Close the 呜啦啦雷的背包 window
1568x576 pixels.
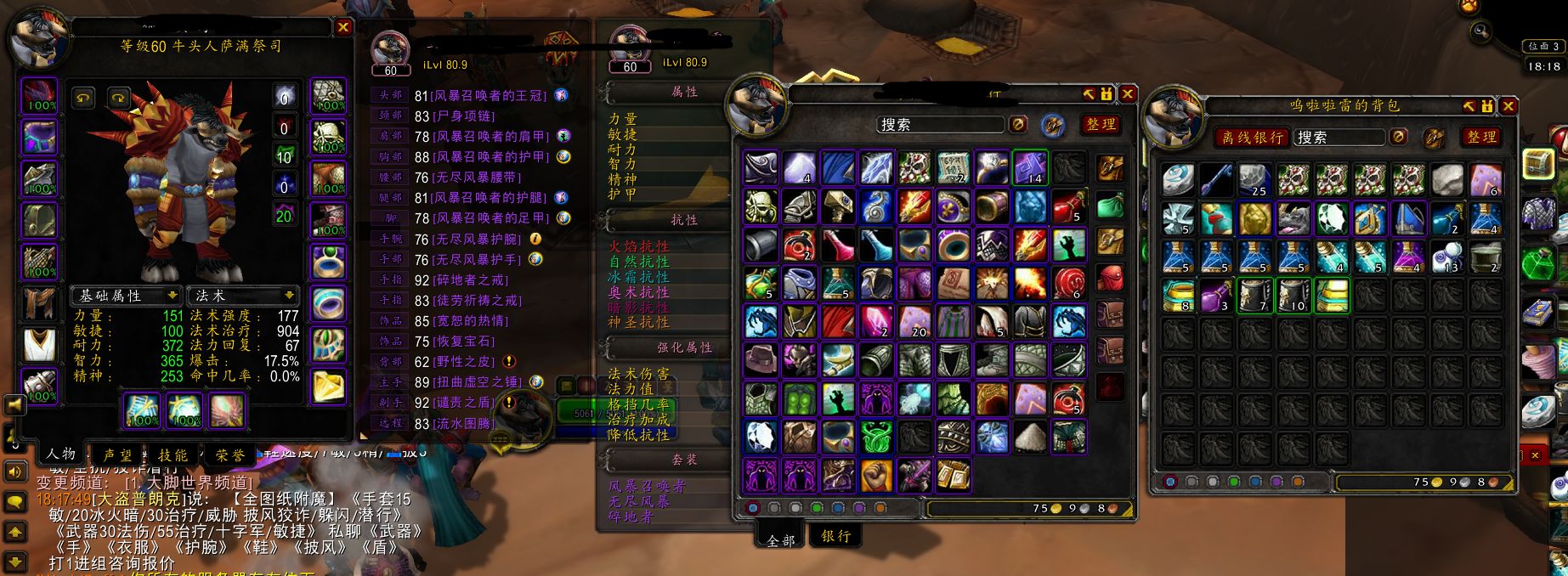click(x=1508, y=106)
